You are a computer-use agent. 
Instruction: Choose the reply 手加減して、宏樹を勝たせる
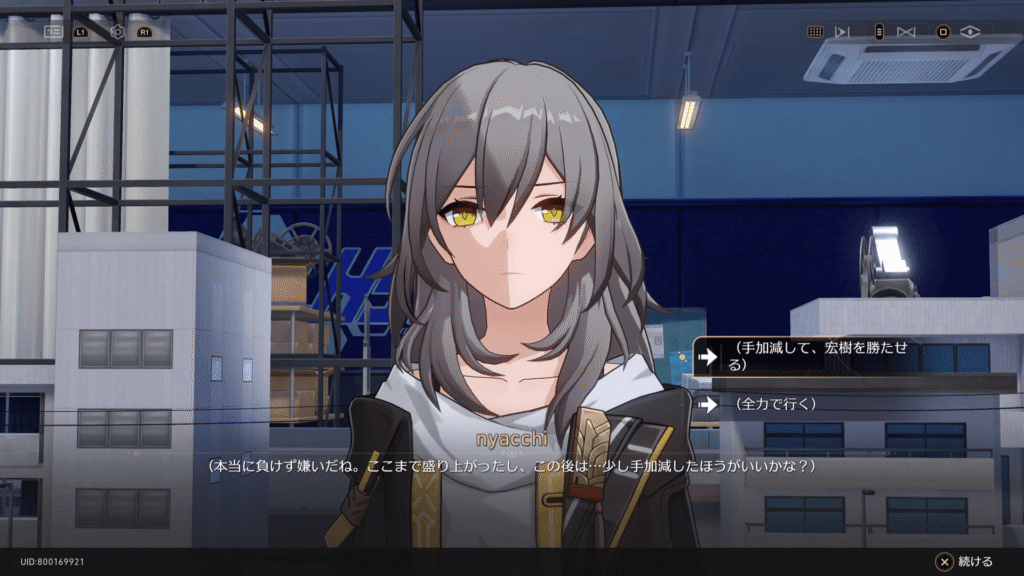(852, 356)
